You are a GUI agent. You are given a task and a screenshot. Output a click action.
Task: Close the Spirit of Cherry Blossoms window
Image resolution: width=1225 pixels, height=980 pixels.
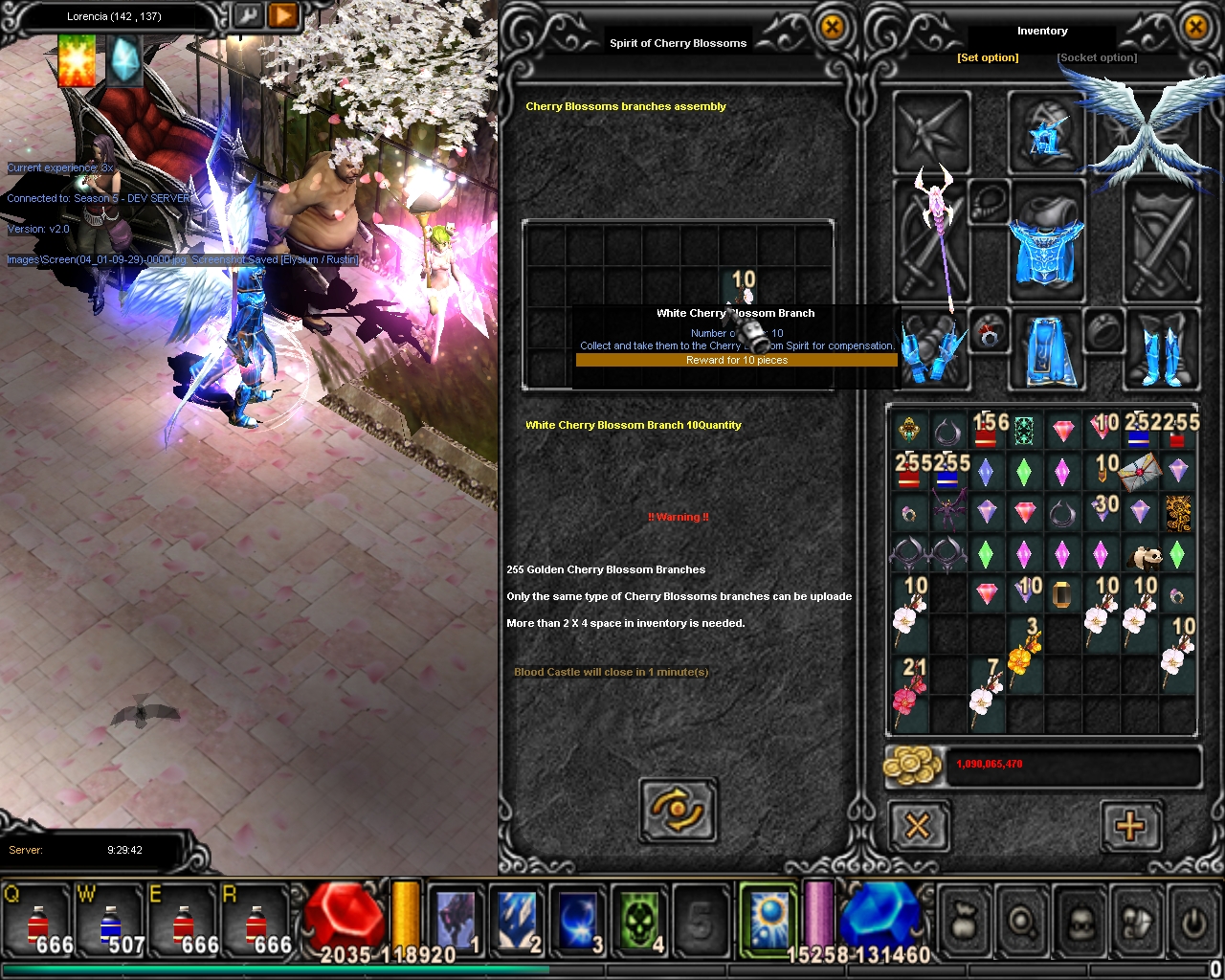832,28
